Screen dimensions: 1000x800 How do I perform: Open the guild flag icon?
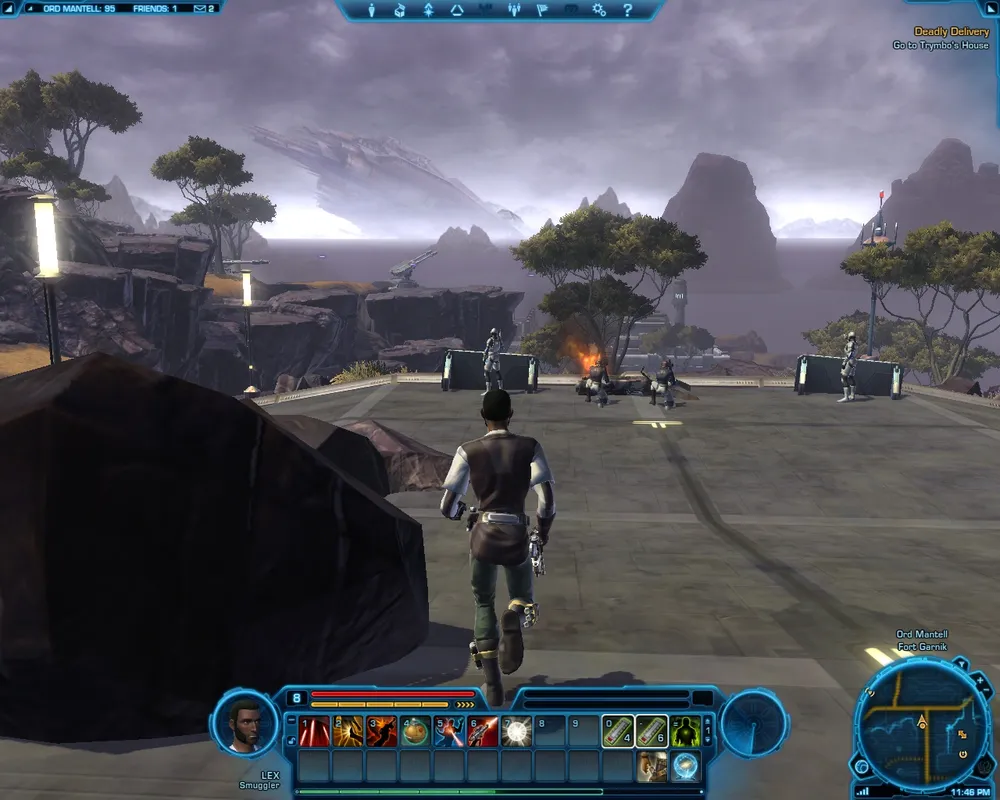[542, 10]
